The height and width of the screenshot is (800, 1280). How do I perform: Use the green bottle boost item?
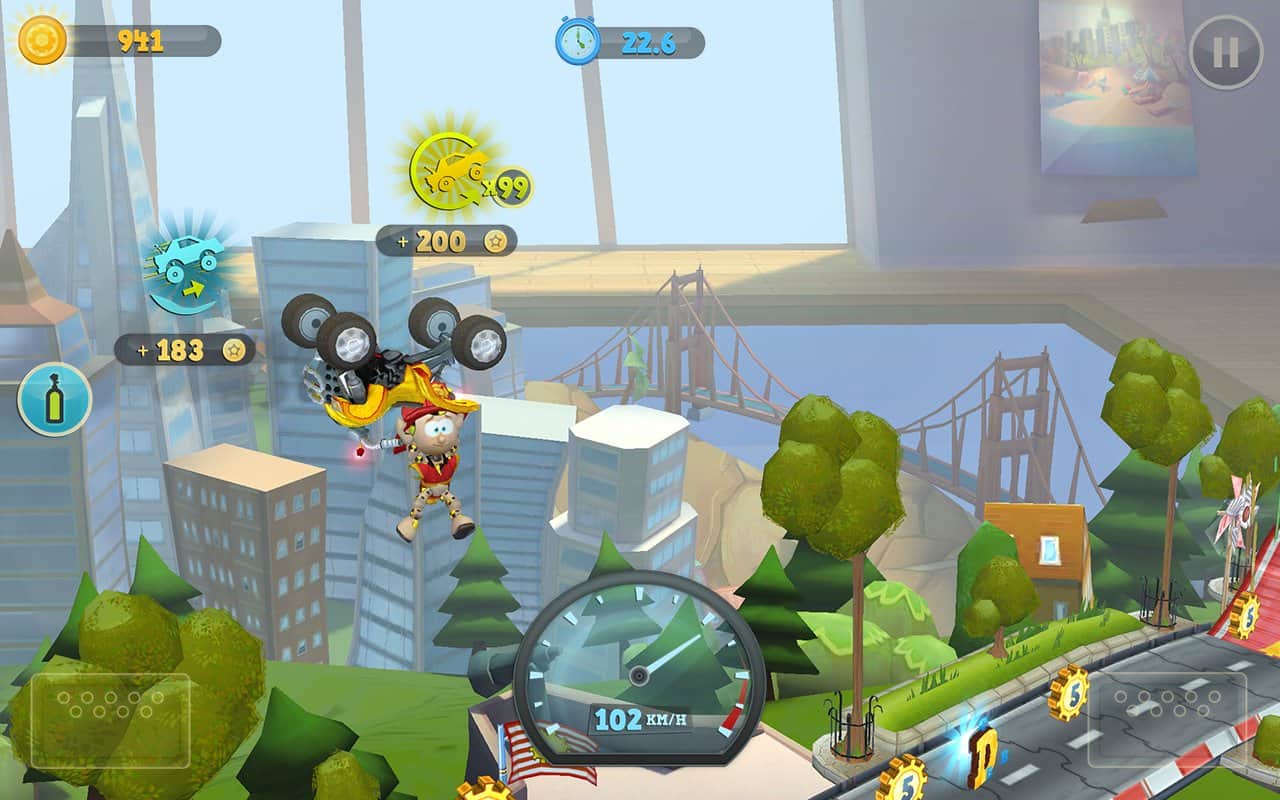(x=55, y=399)
